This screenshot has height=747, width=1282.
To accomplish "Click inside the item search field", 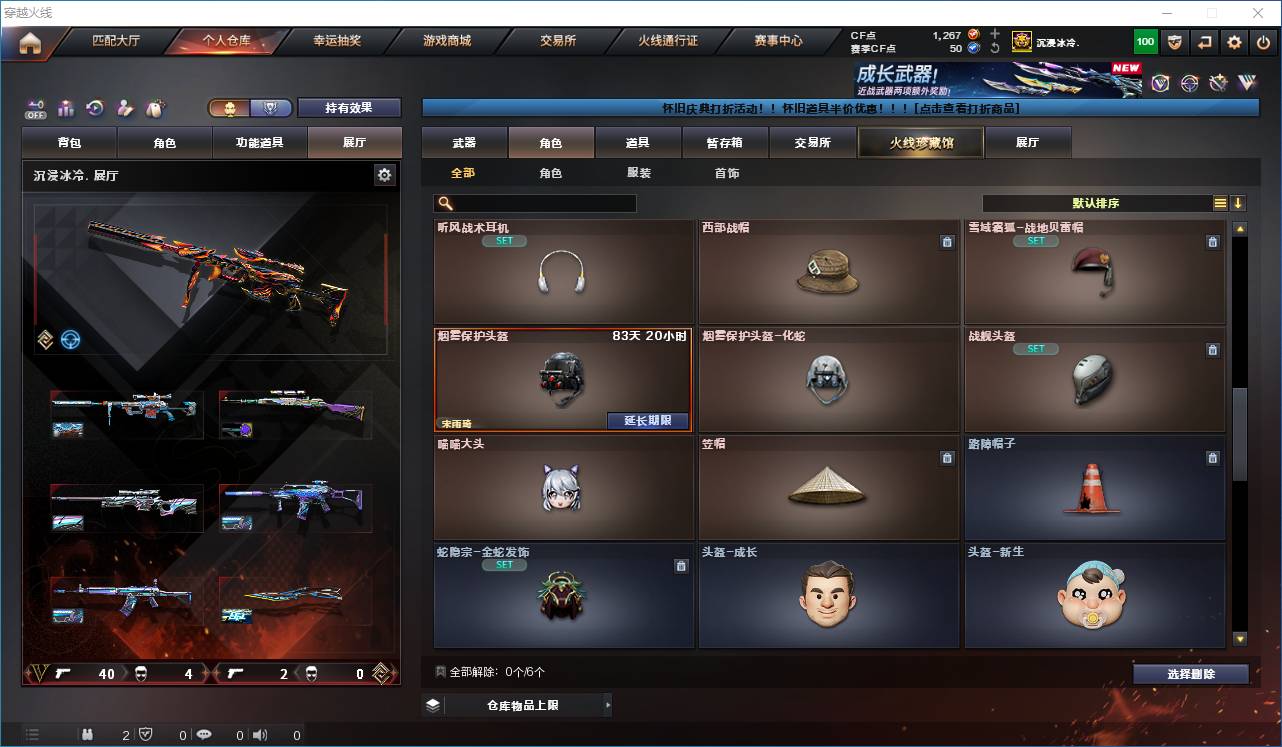I will point(540,203).
